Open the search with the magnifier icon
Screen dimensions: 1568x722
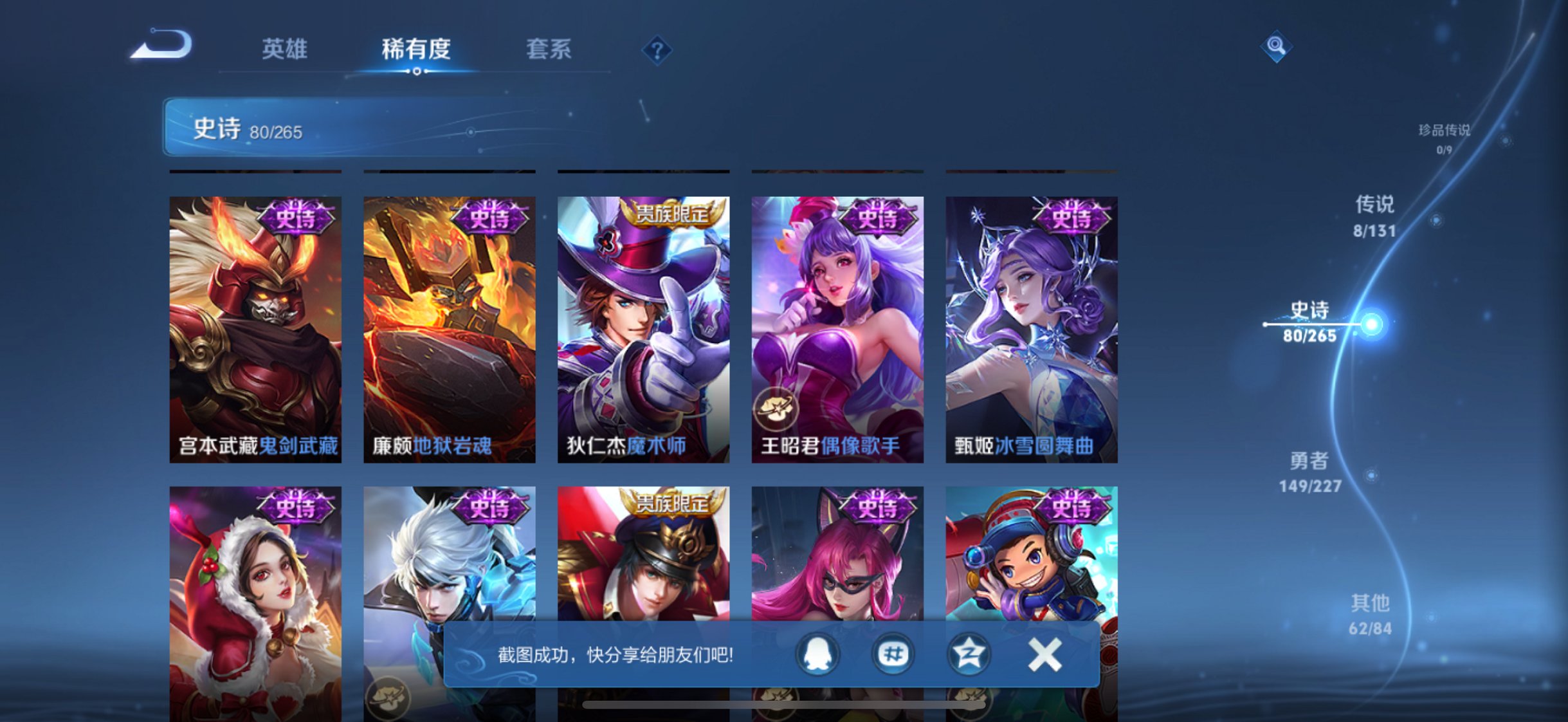pyautogui.click(x=1275, y=46)
